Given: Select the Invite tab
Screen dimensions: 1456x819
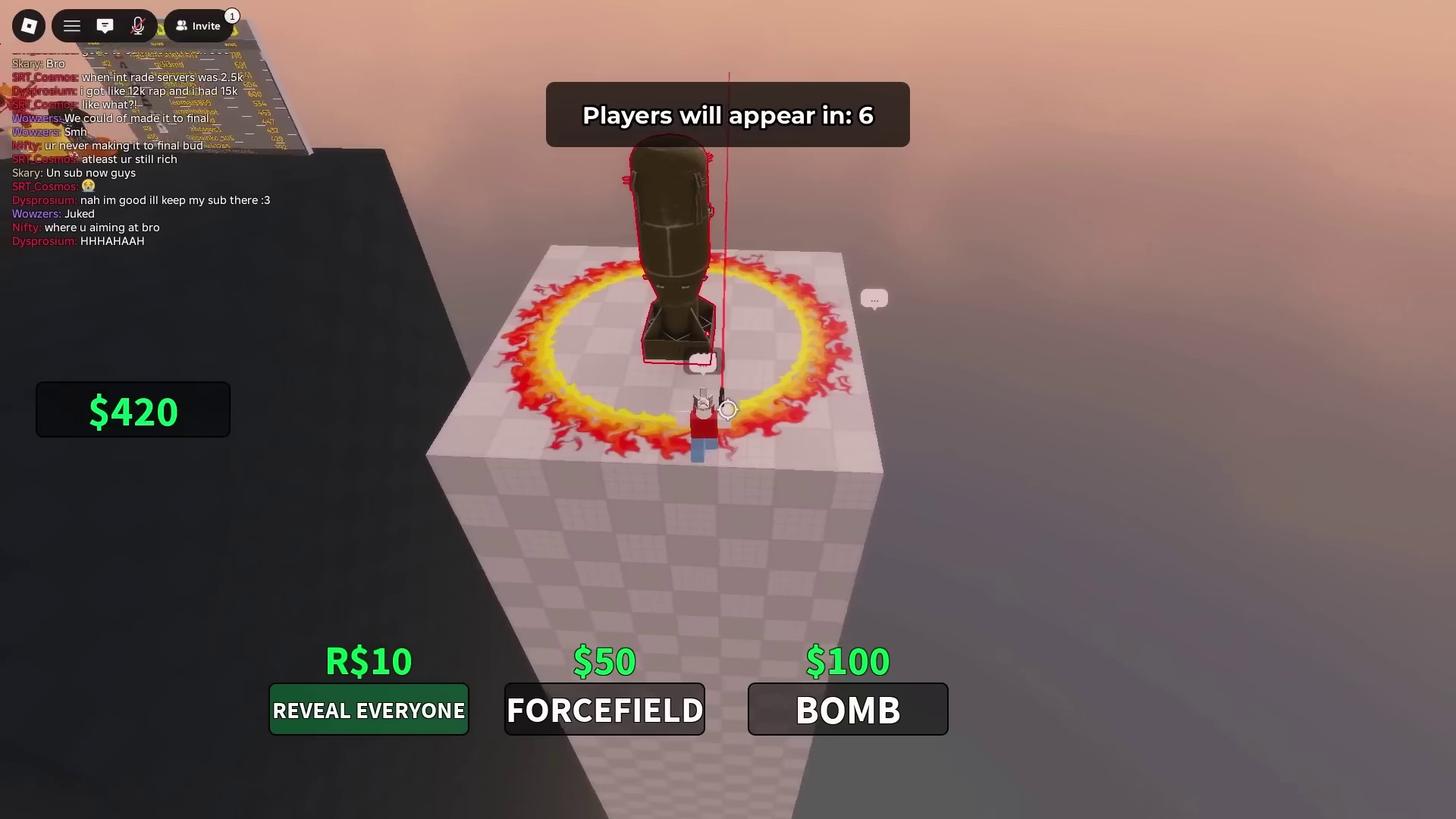Looking at the screenshot, I should (x=198, y=25).
